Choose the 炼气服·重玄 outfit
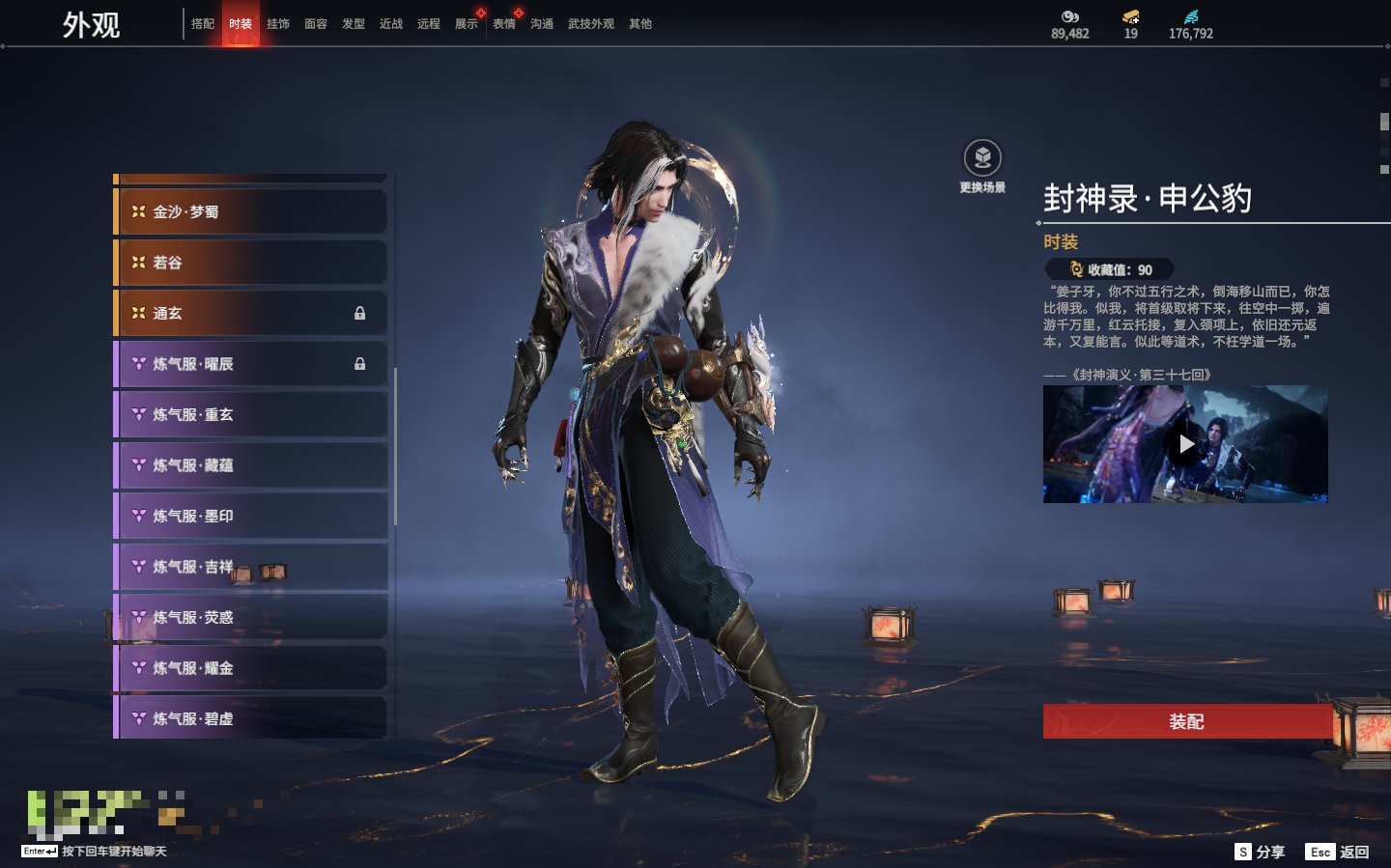This screenshot has height=868, width=1391. (251, 414)
